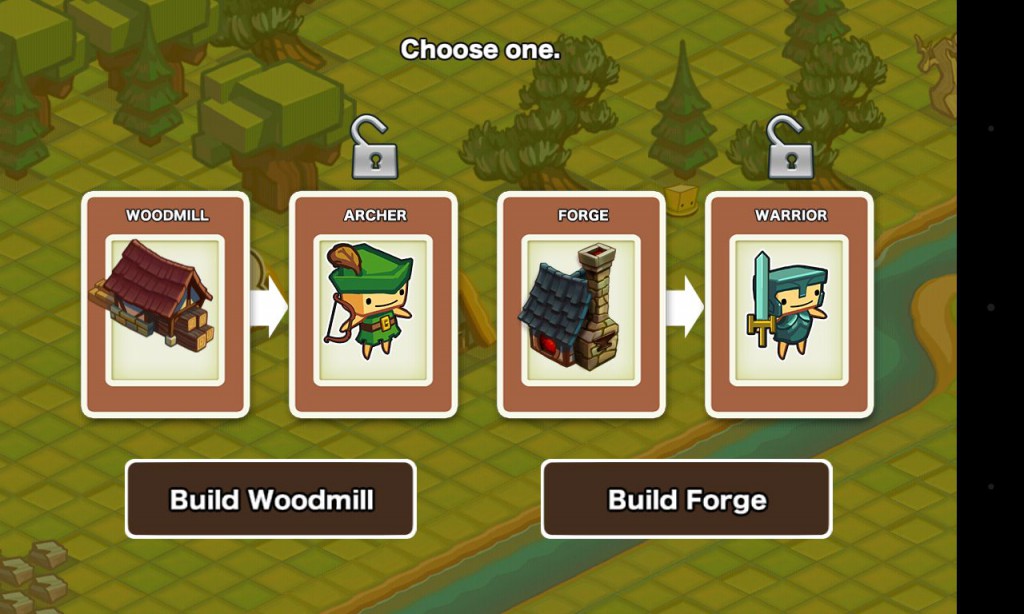Select the Build Forge button

687,499
